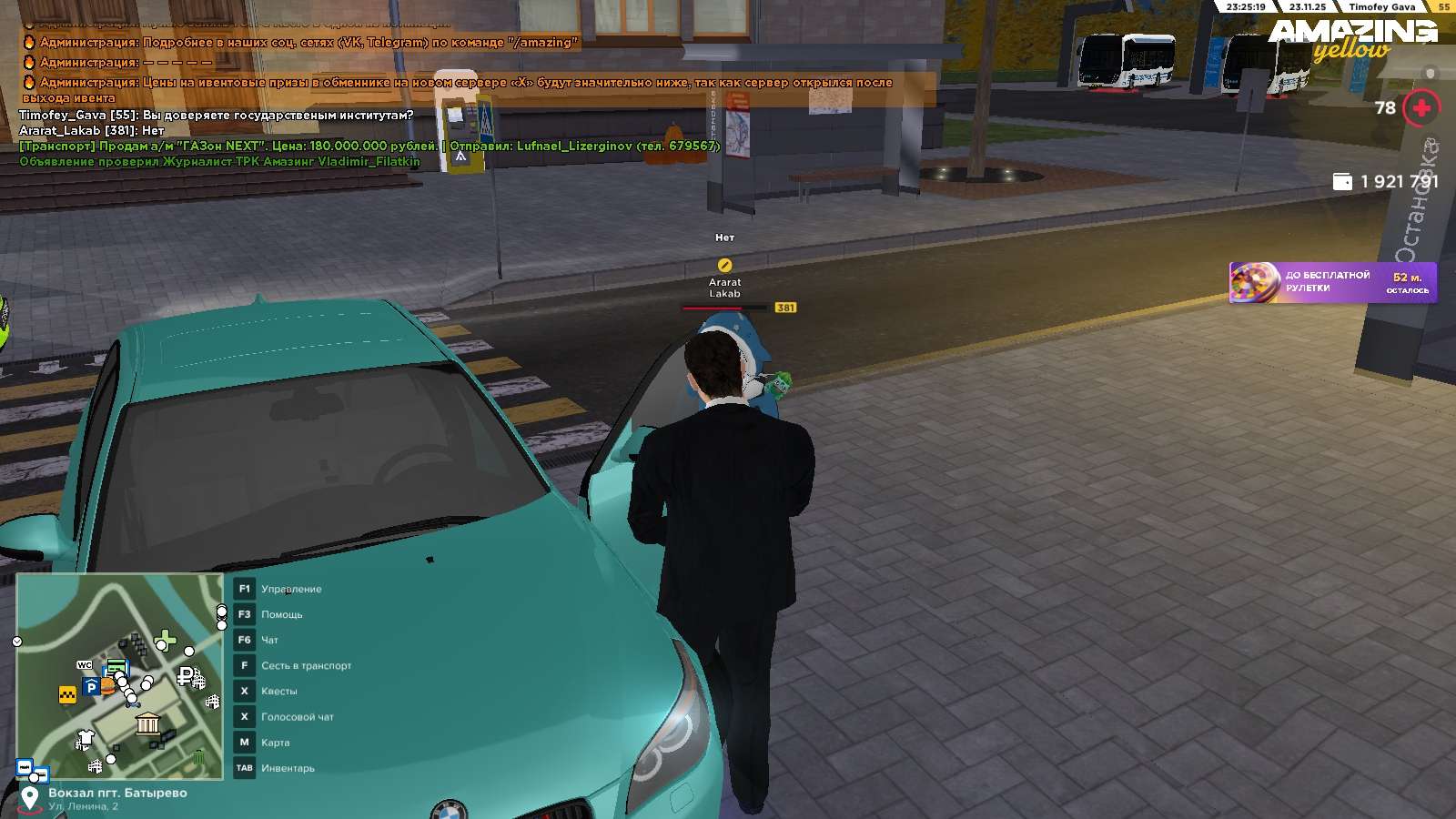
Task: Select the white T-shirt clothing store marker
Action: pyautogui.click(x=86, y=736)
